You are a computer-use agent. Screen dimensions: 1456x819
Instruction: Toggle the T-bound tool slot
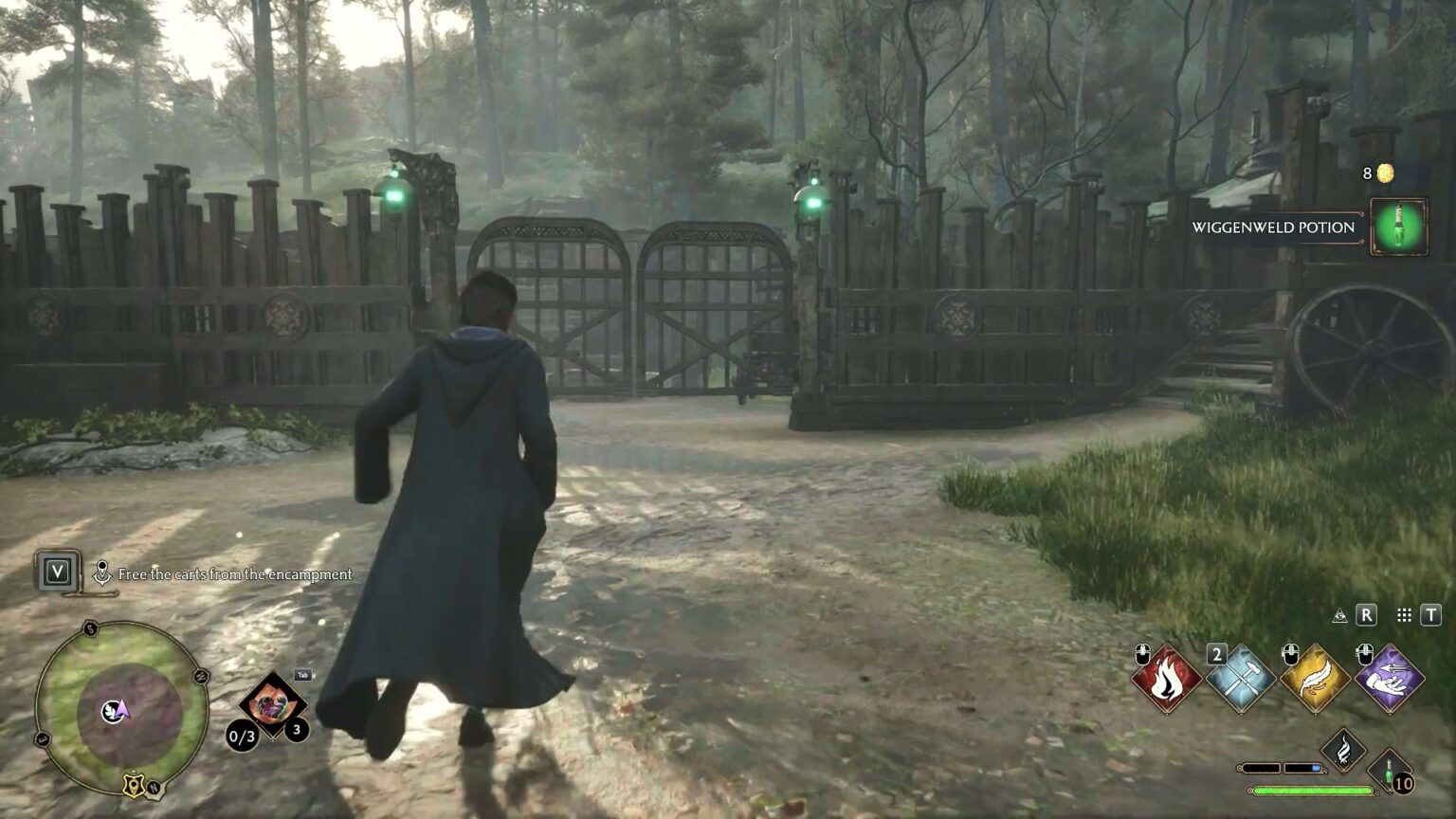[x=1430, y=614]
